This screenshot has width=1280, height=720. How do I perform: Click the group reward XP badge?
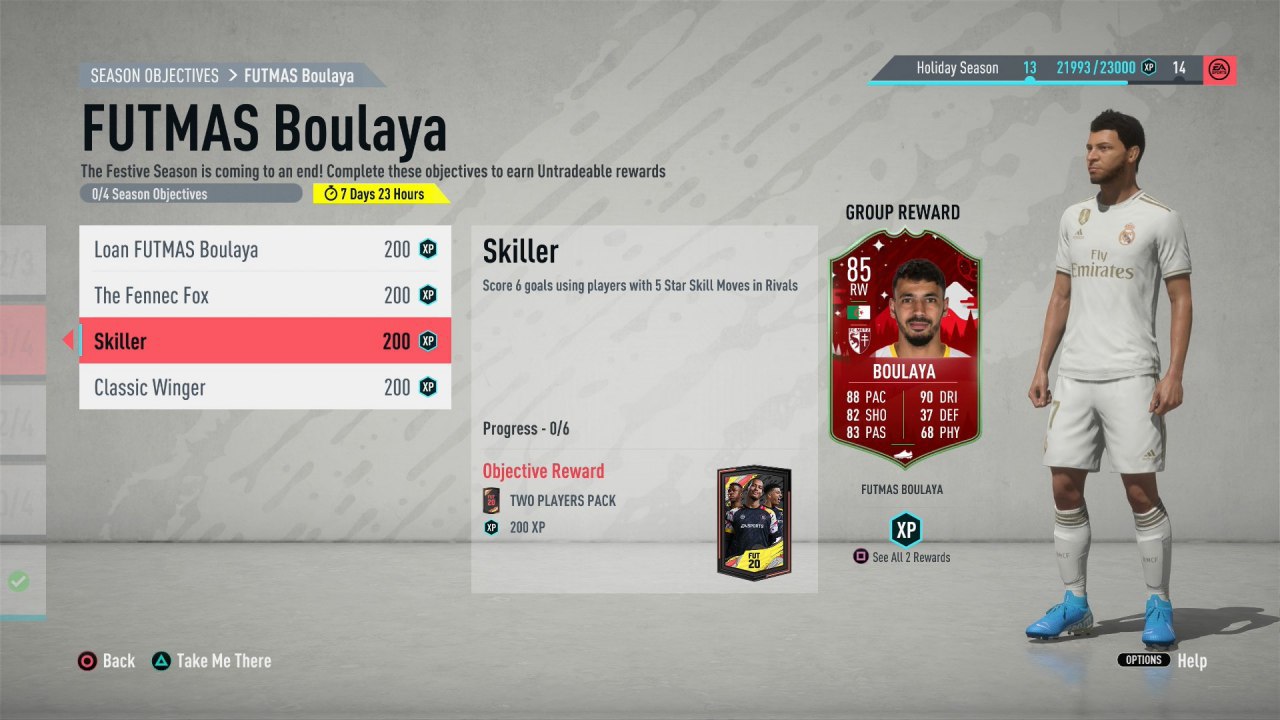905,529
